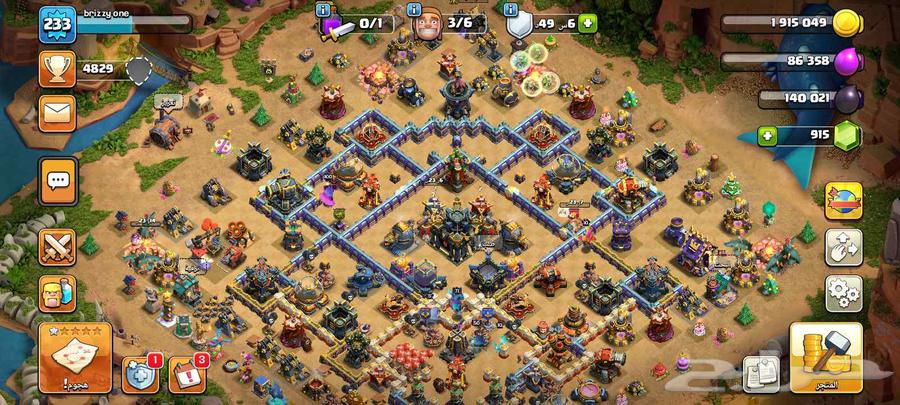Open the Settings gears button

coord(843,294)
